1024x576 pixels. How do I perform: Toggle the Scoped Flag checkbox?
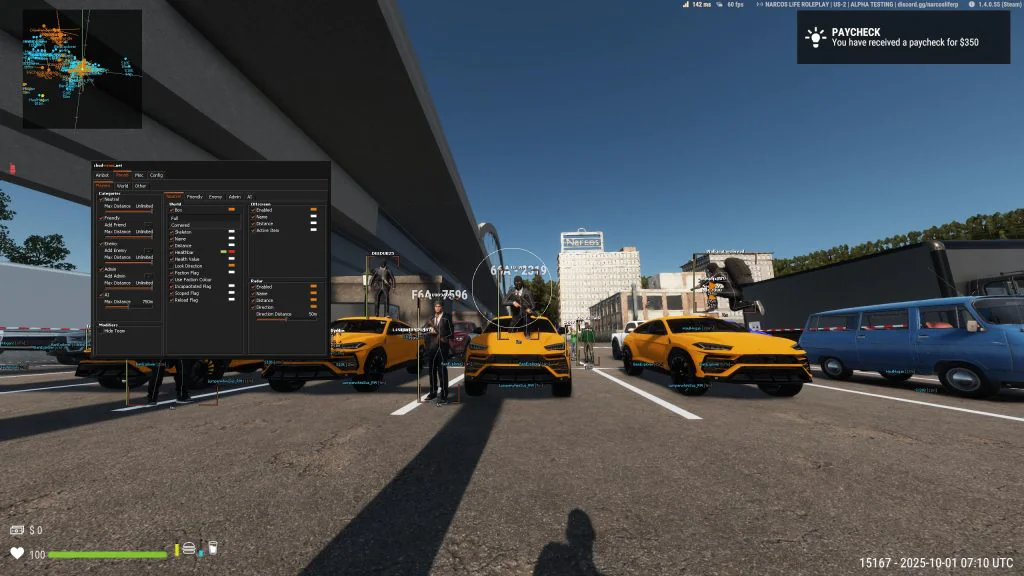pos(169,294)
